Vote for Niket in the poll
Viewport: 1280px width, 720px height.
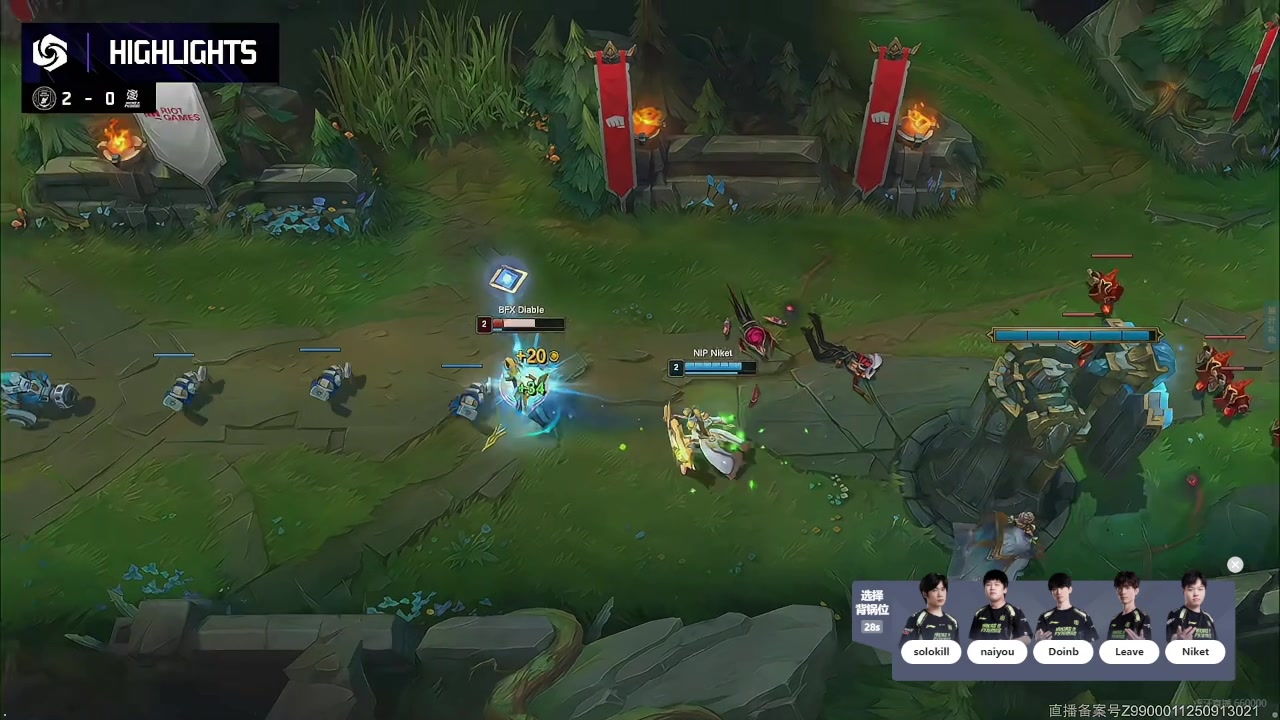(1195, 652)
